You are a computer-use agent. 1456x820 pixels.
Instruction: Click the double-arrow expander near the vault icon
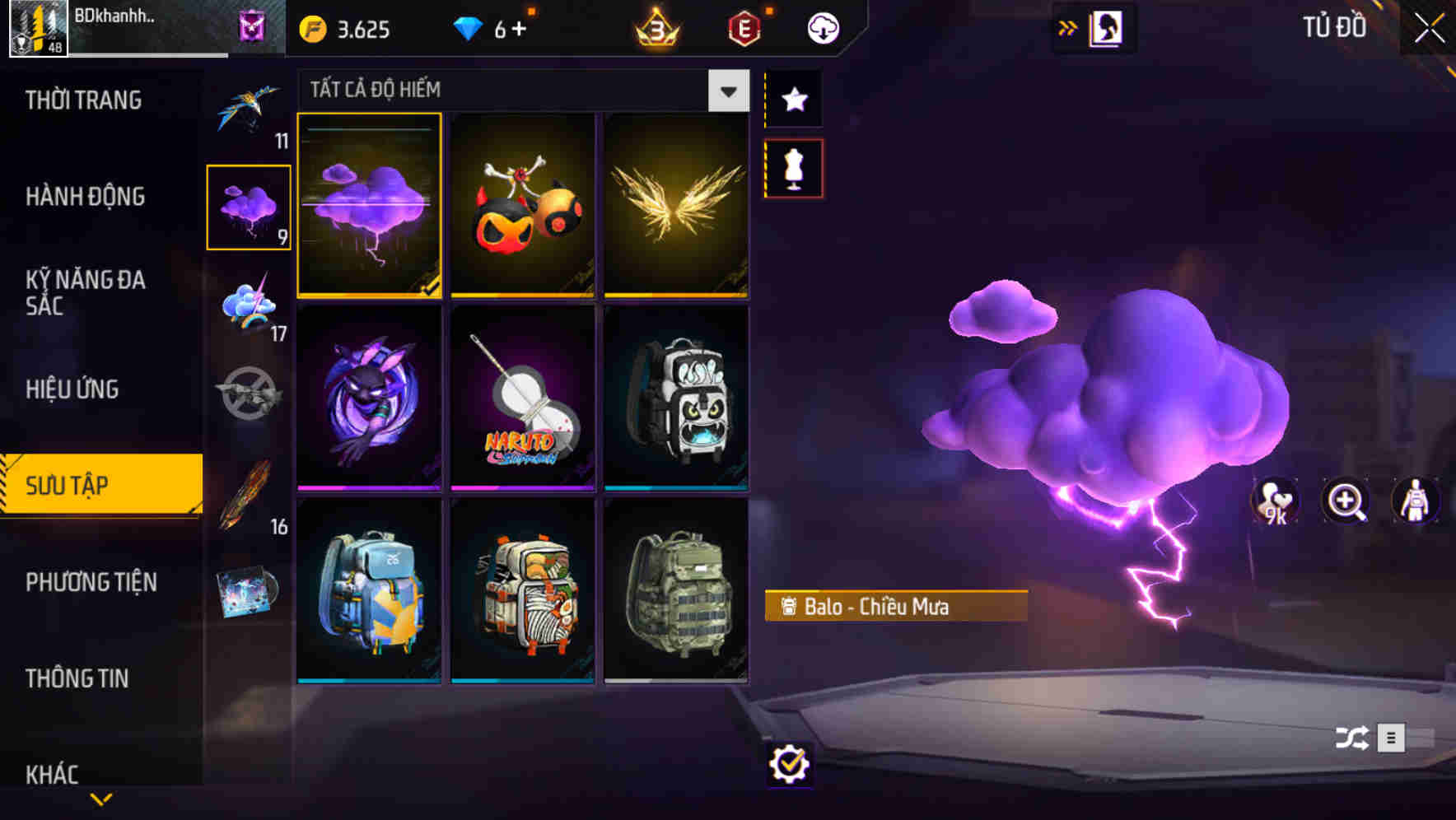[1068, 27]
